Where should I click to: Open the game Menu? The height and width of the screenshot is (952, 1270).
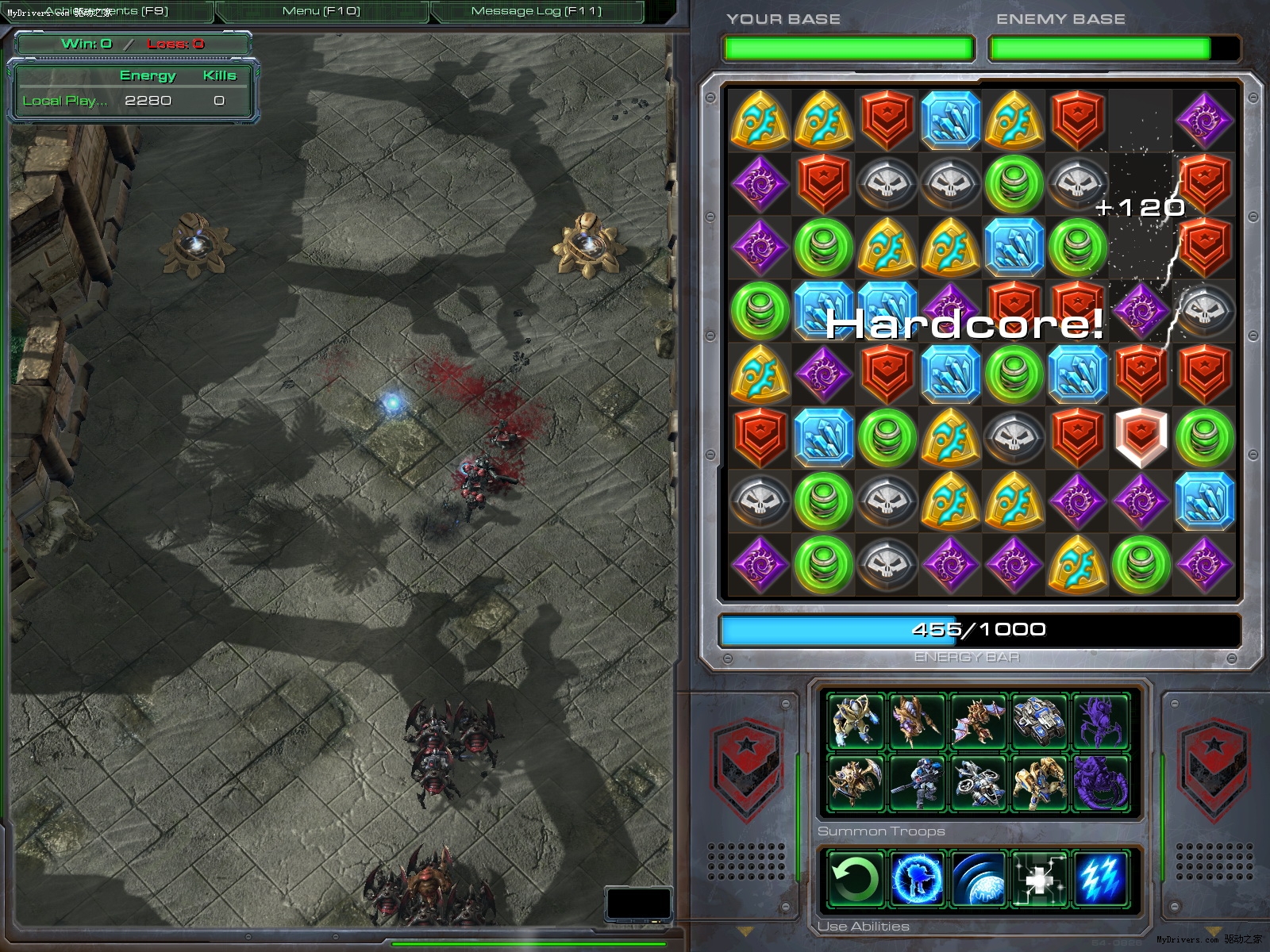(x=321, y=11)
